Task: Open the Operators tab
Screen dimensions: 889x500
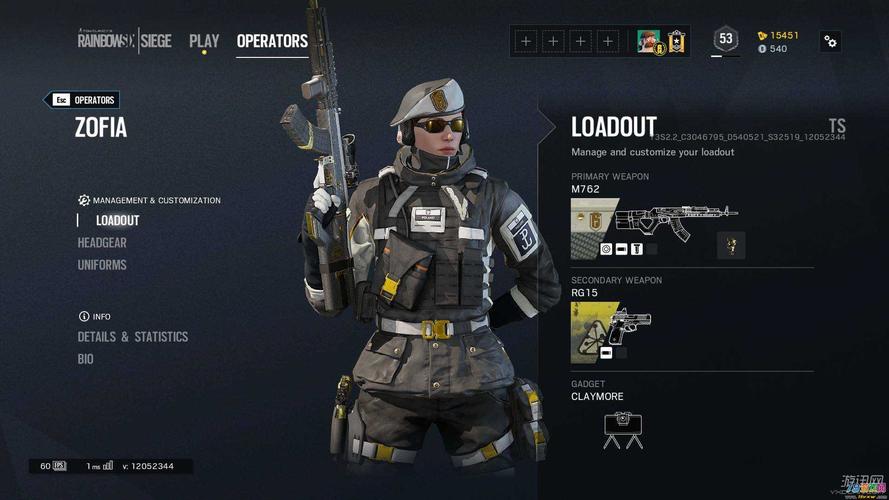Action: [x=272, y=41]
